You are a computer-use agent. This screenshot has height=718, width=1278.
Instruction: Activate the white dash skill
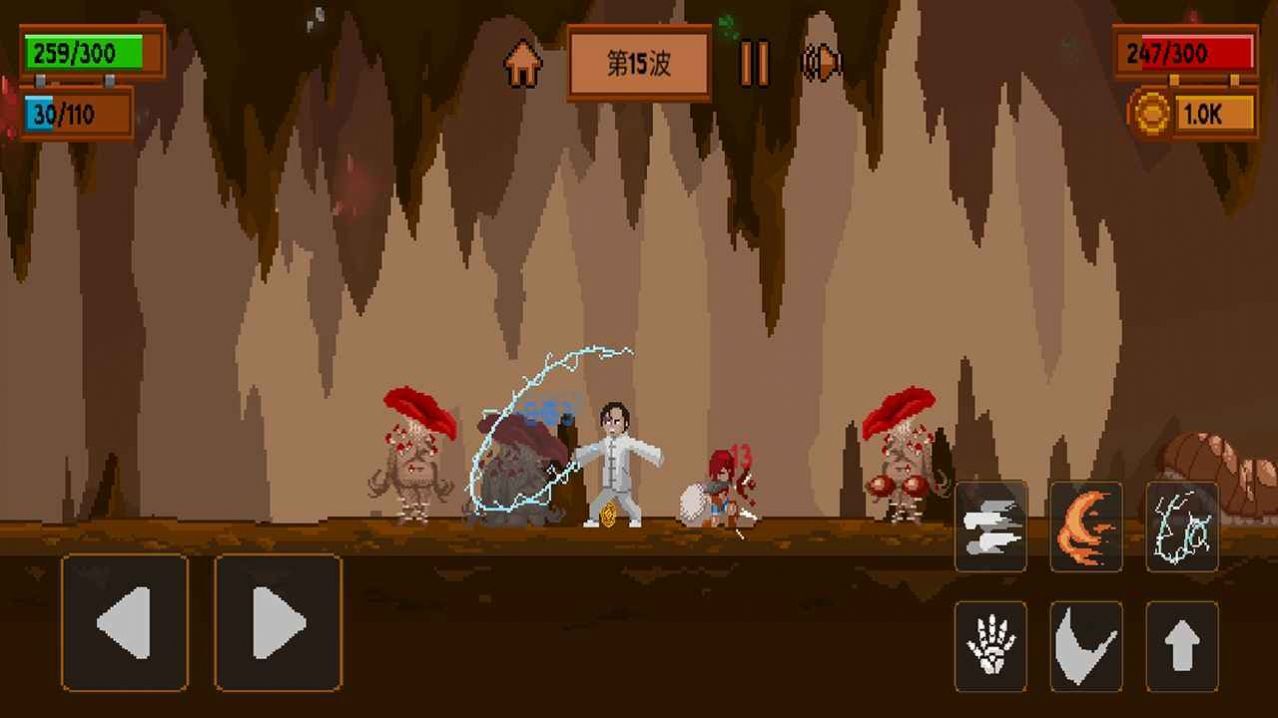point(990,526)
